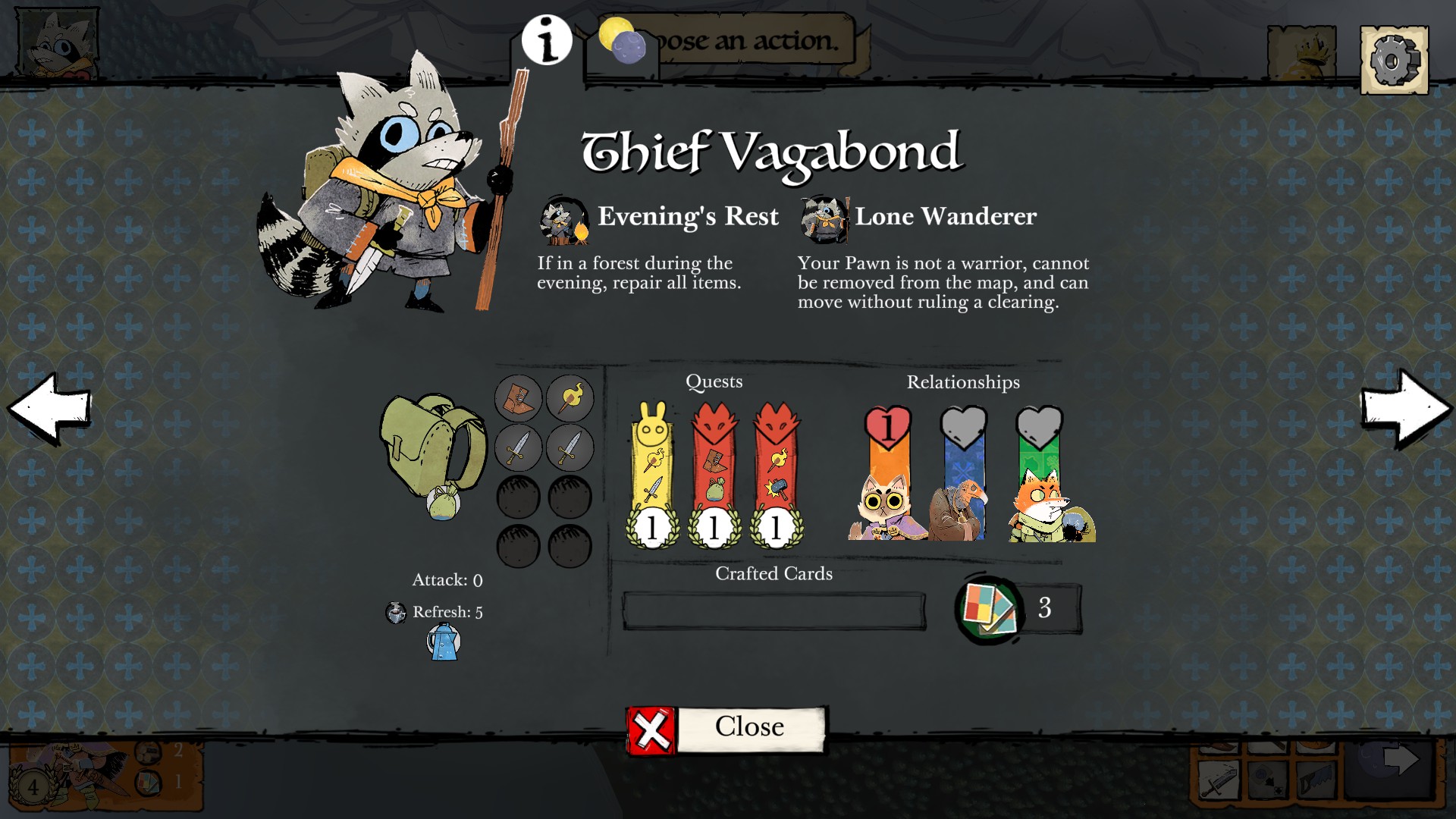Click the moon day-night indicator at top

(622, 43)
